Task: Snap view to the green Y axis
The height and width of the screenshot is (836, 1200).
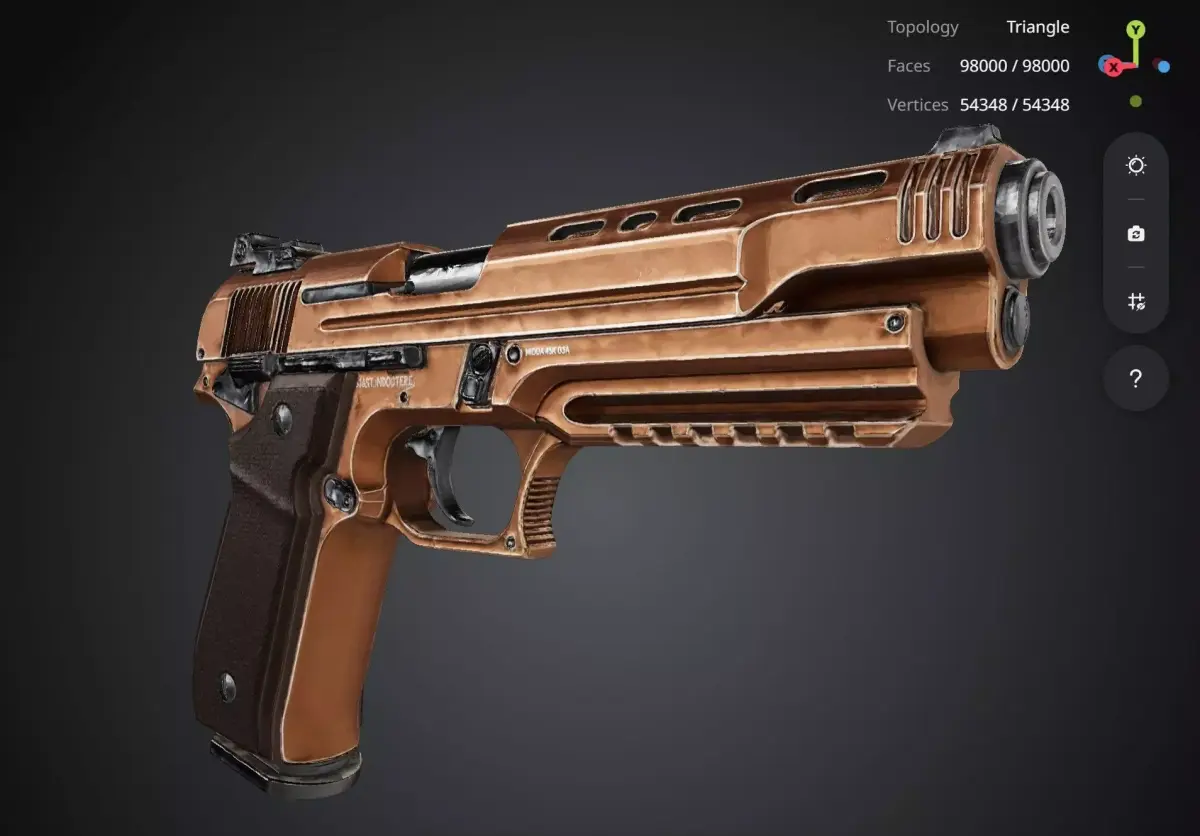Action: point(1136,29)
